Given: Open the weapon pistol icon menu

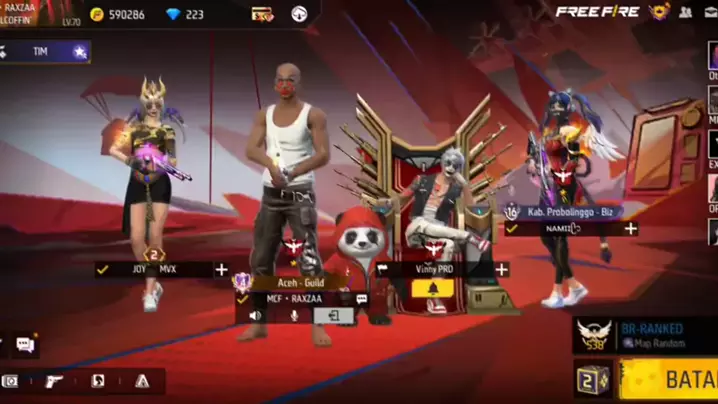Looking at the screenshot, I should (54, 381).
